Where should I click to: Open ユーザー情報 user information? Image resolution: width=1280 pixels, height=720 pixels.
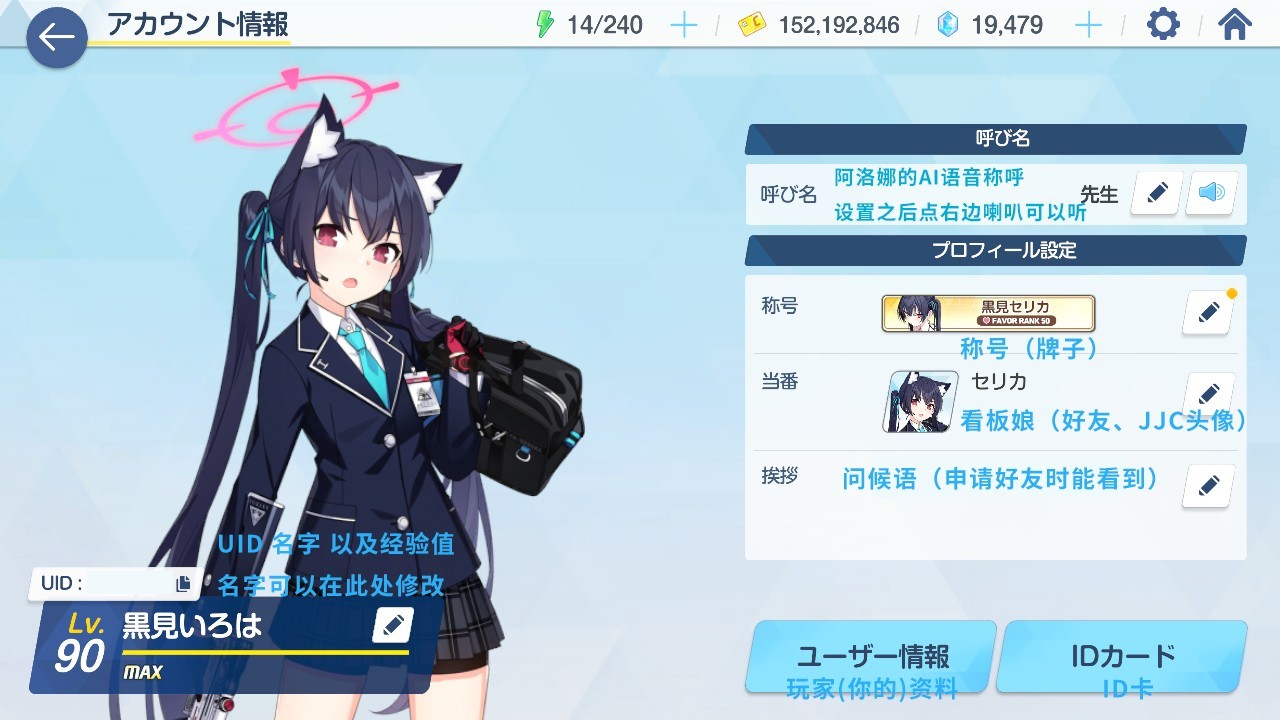871,657
